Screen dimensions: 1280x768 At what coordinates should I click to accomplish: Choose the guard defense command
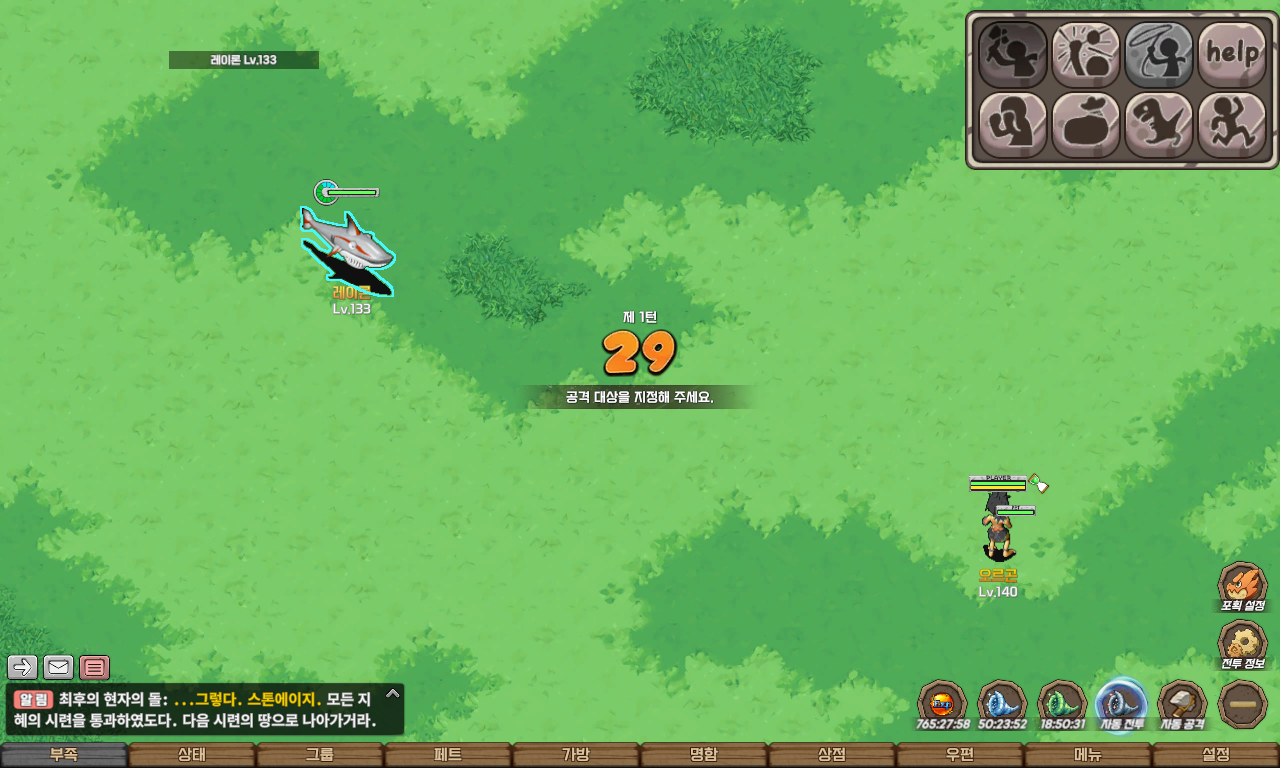[1012, 126]
